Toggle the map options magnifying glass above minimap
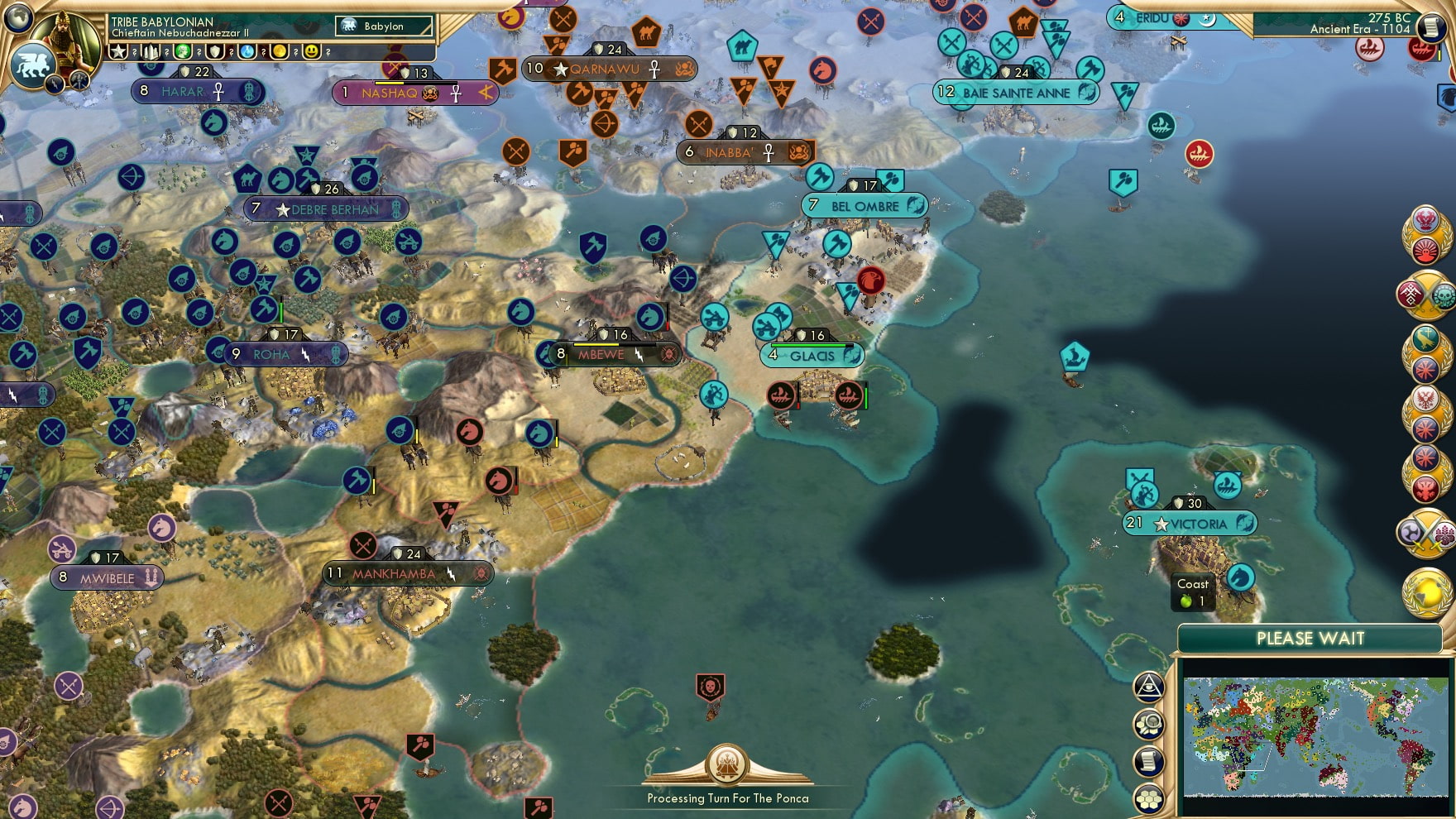This screenshot has width=1456, height=819. (x=1150, y=722)
